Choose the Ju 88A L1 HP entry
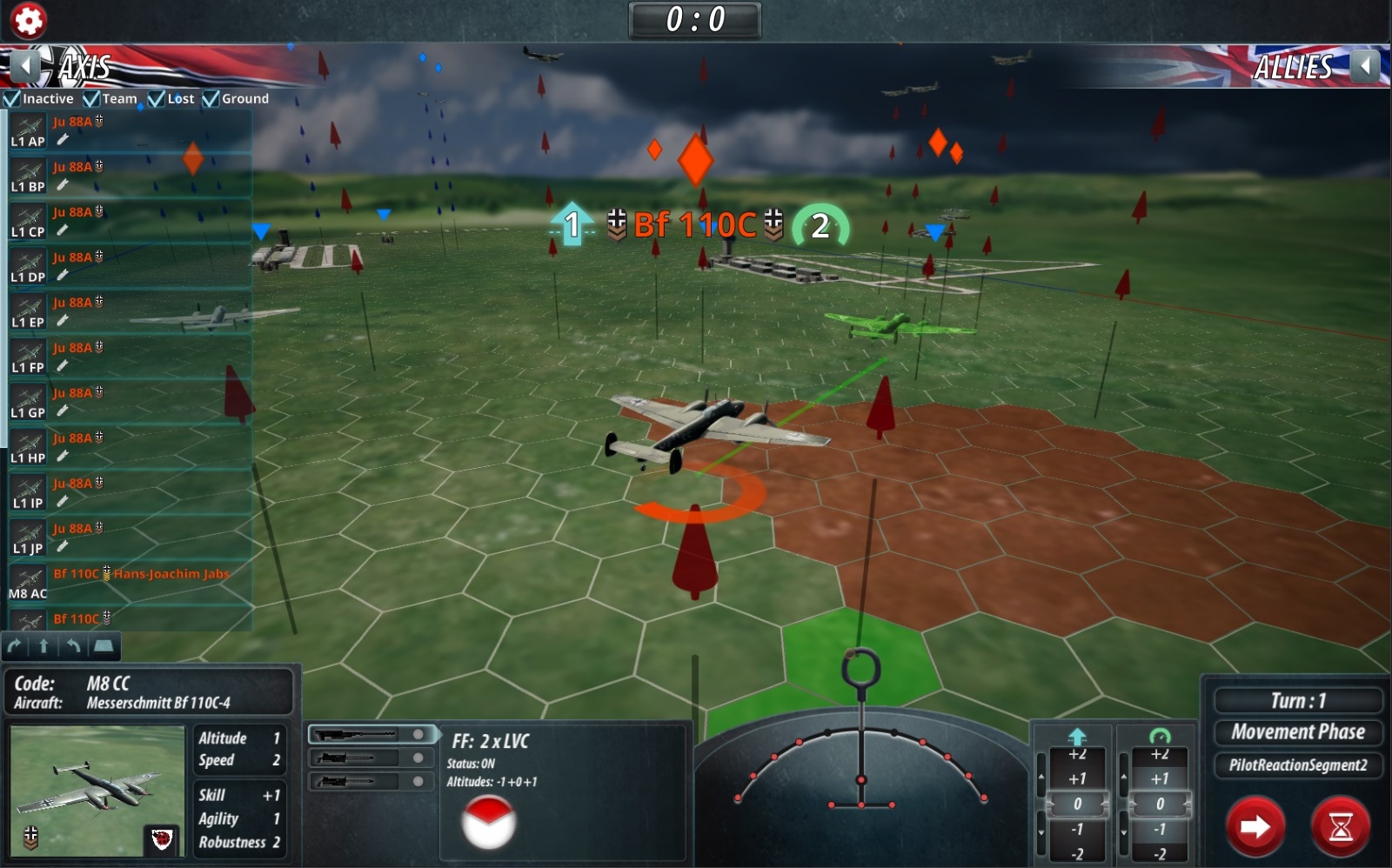The width and height of the screenshot is (1392, 868). coord(130,448)
